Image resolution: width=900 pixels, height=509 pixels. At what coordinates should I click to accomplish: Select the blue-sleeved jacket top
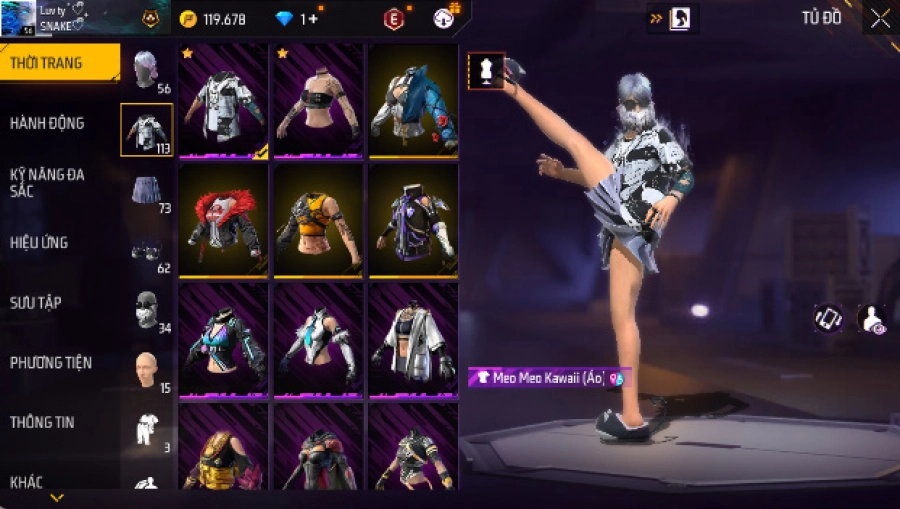point(413,100)
